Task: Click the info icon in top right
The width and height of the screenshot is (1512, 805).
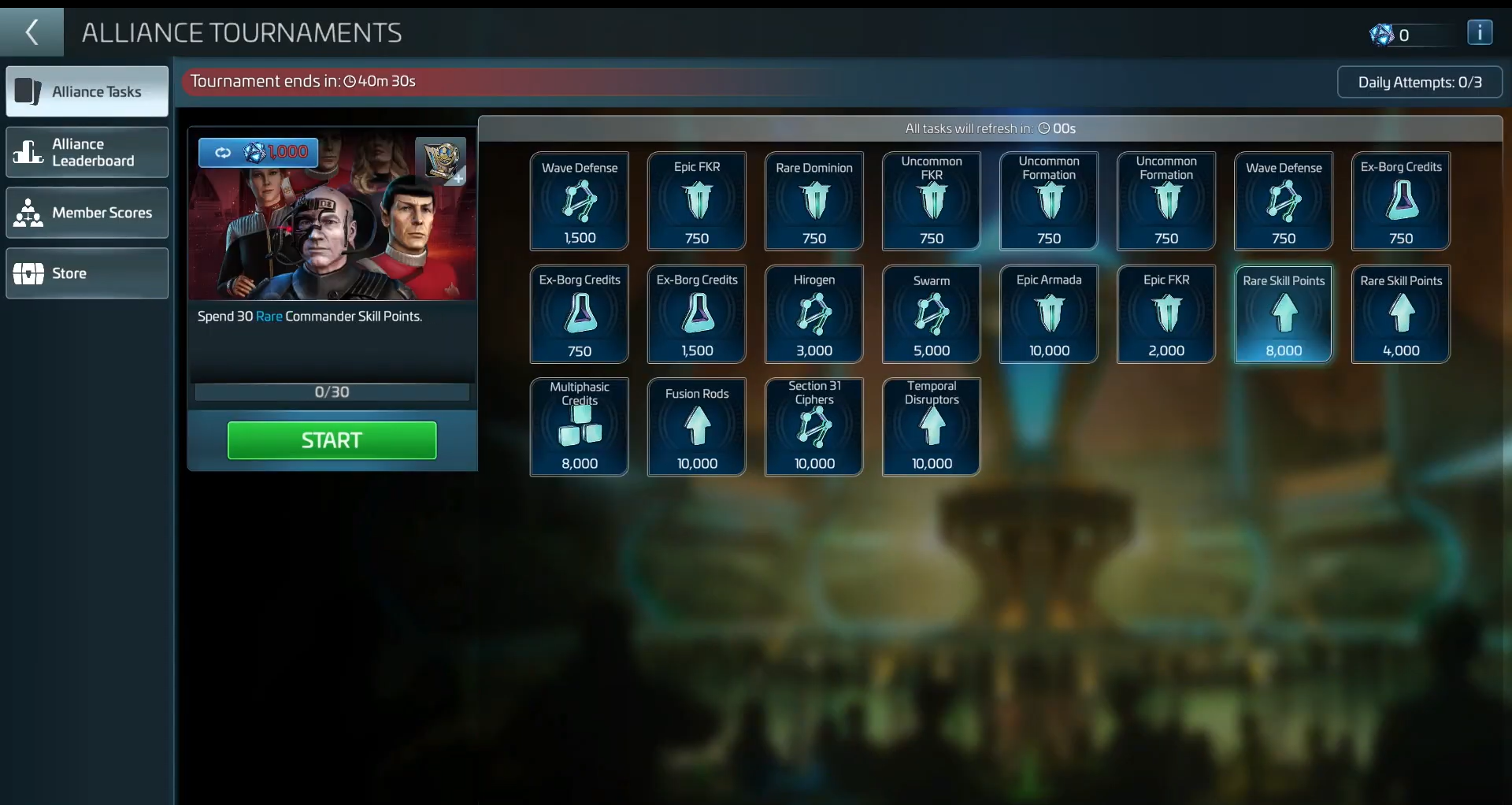Action: pyautogui.click(x=1480, y=32)
